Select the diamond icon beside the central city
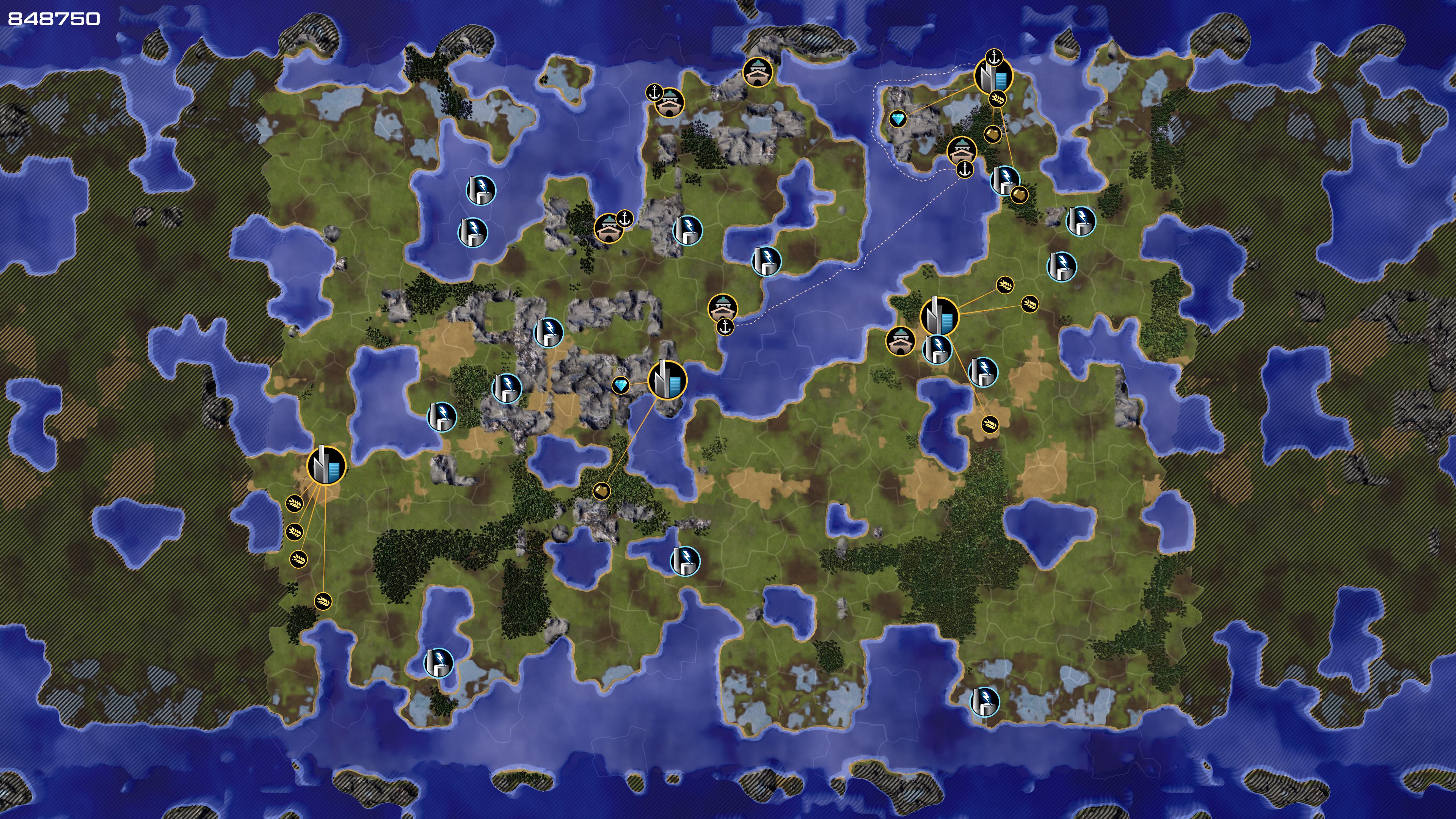The width and height of the screenshot is (1456, 819). pos(621,386)
